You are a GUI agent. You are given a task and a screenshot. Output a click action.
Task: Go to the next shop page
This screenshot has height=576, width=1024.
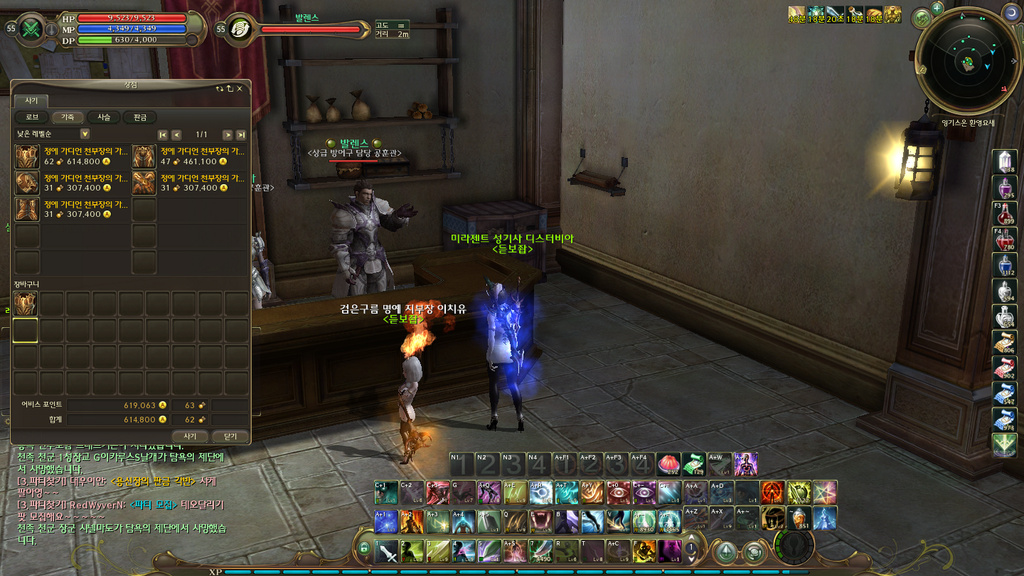227,134
